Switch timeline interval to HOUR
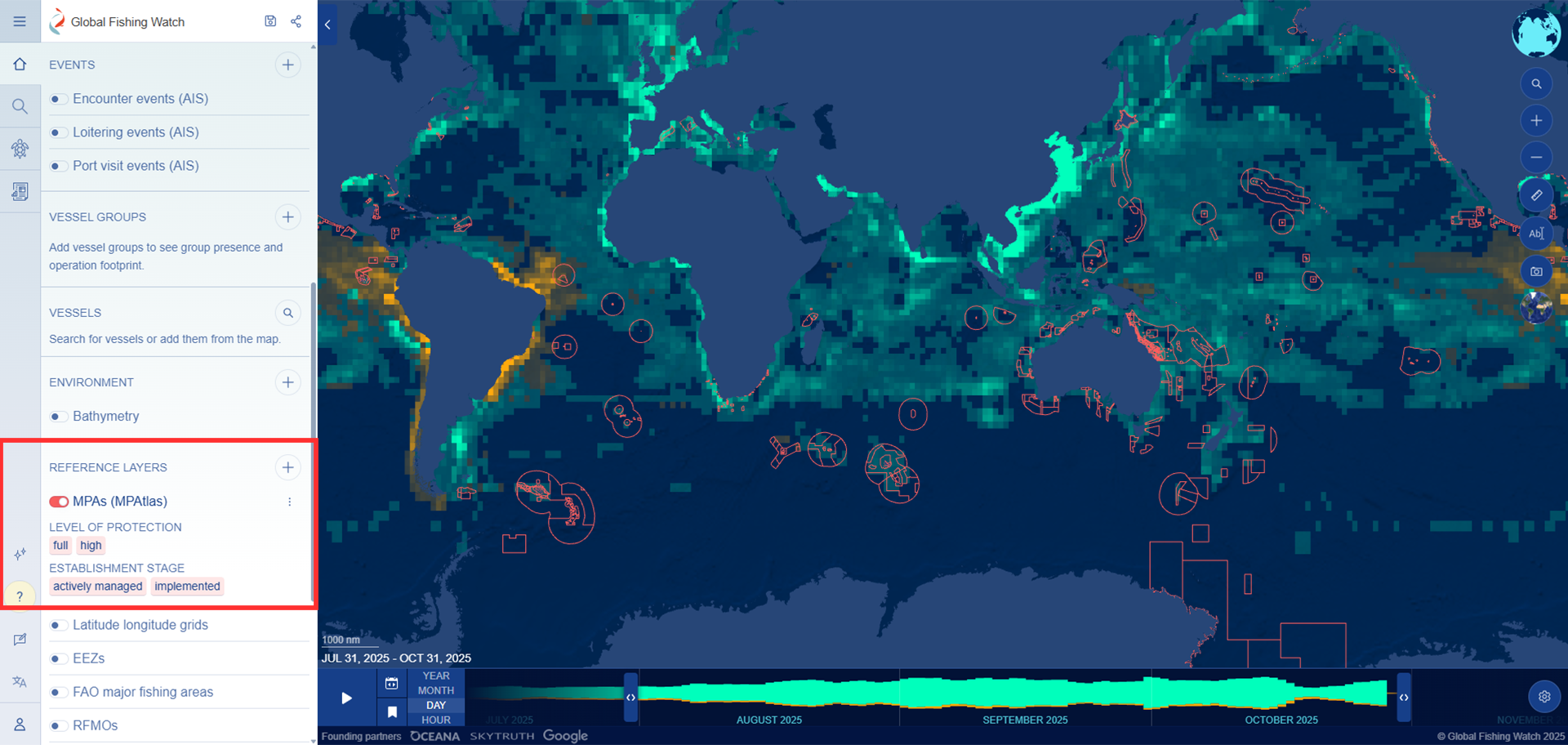The height and width of the screenshot is (745, 1568). (435, 720)
